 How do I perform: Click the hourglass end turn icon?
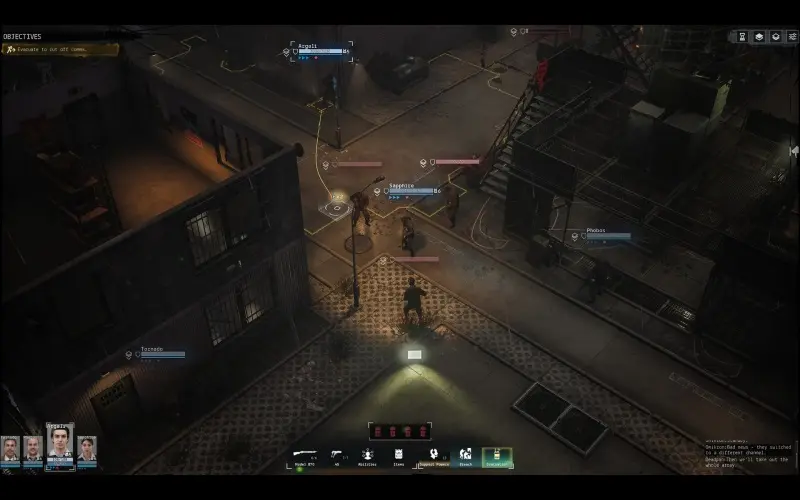tap(742, 37)
